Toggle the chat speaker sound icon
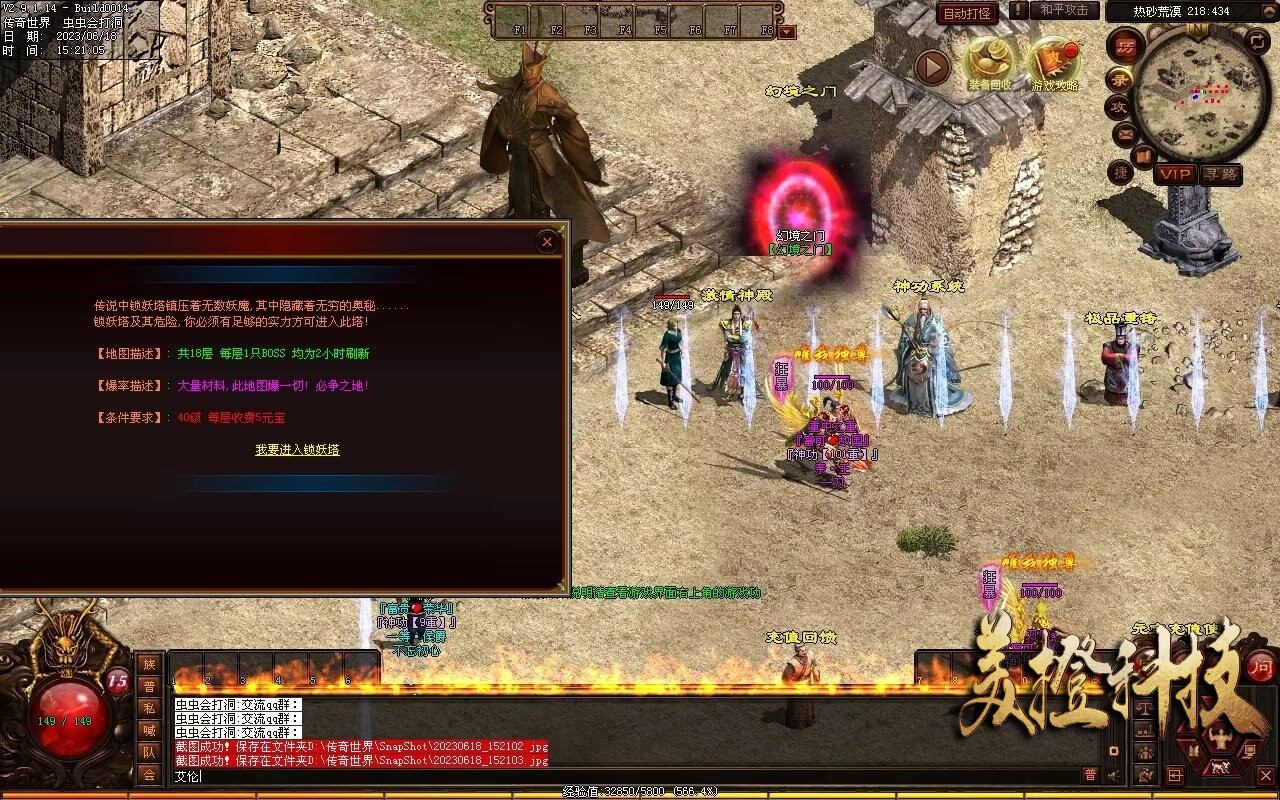Viewport: 1280px width, 800px height. pos(1113,775)
